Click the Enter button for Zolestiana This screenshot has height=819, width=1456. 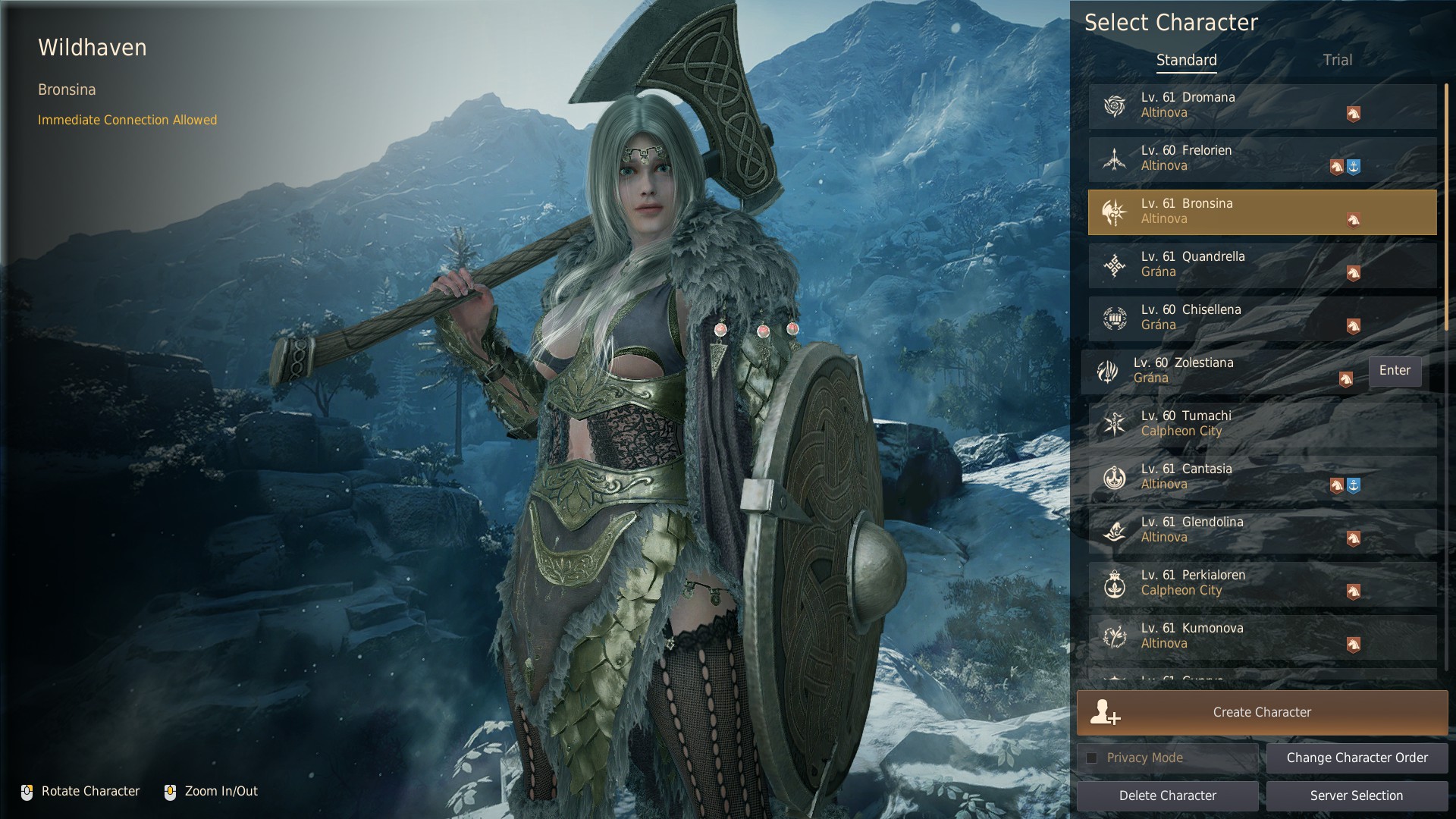[x=1395, y=371]
